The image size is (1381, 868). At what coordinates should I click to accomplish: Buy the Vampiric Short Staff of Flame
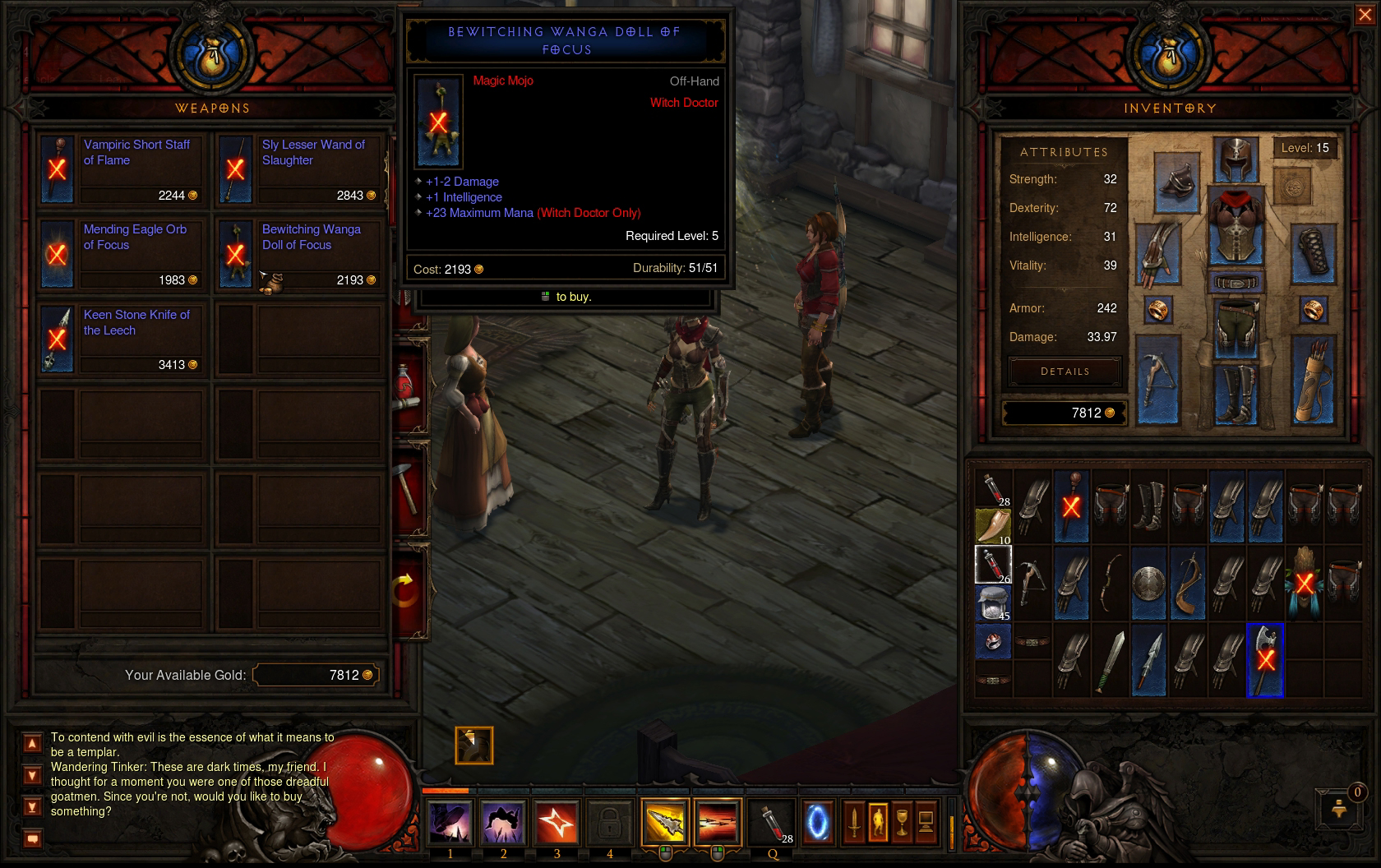(x=120, y=169)
